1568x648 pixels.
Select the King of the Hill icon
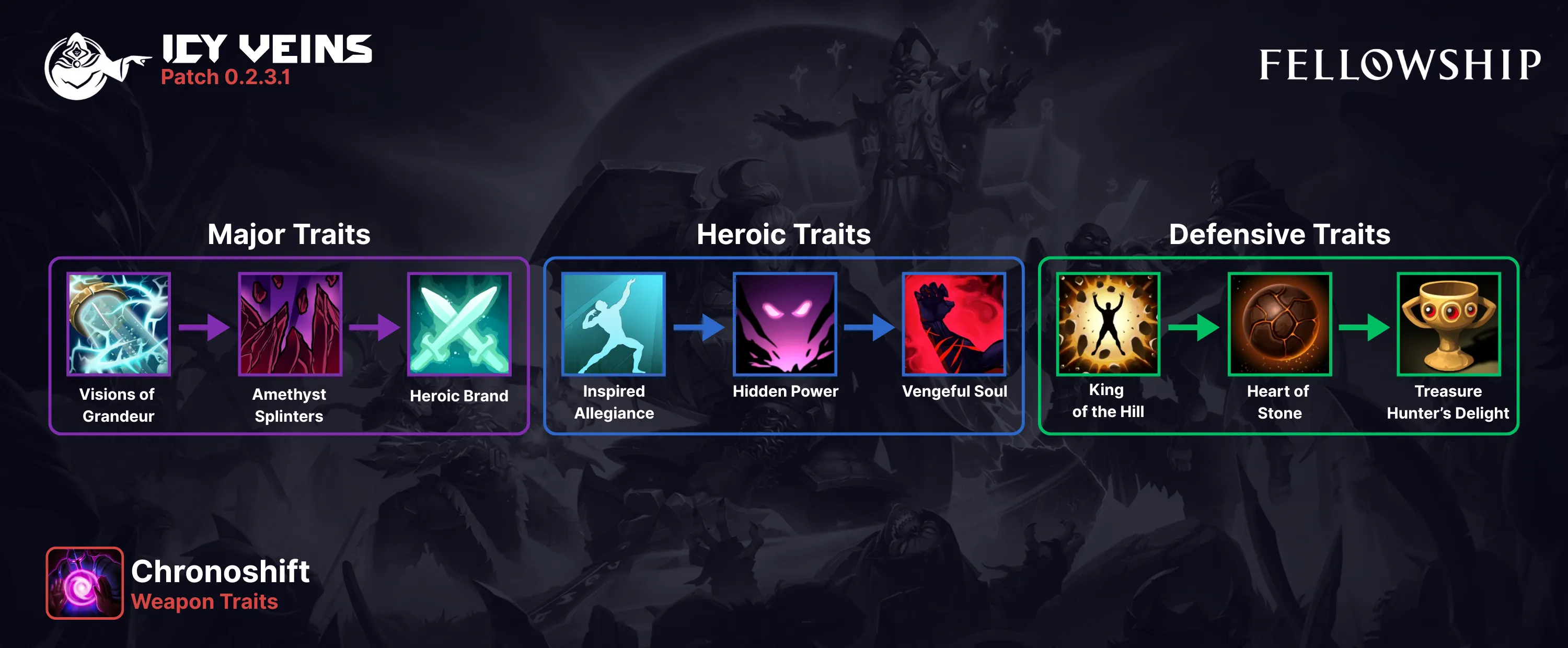pyautogui.click(x=1109, y=323)
